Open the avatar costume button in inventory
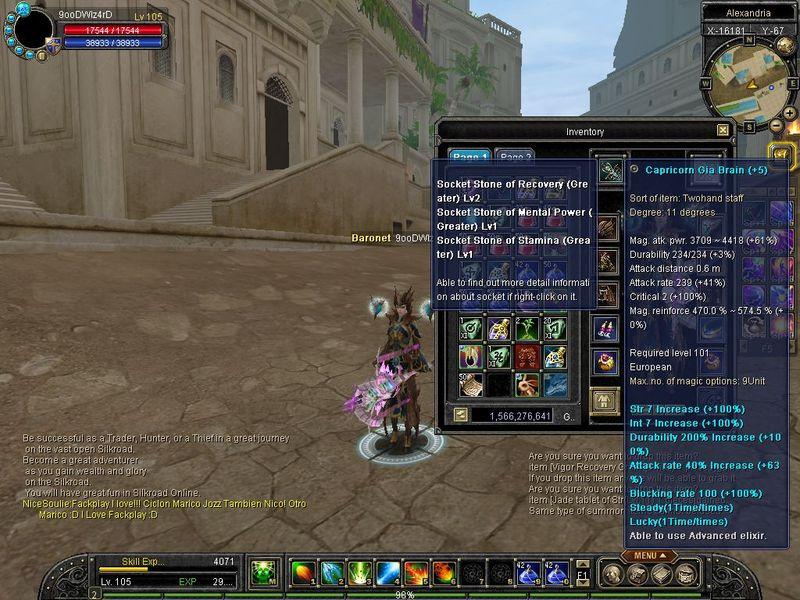800x600 pixels. tap(607, 401)
